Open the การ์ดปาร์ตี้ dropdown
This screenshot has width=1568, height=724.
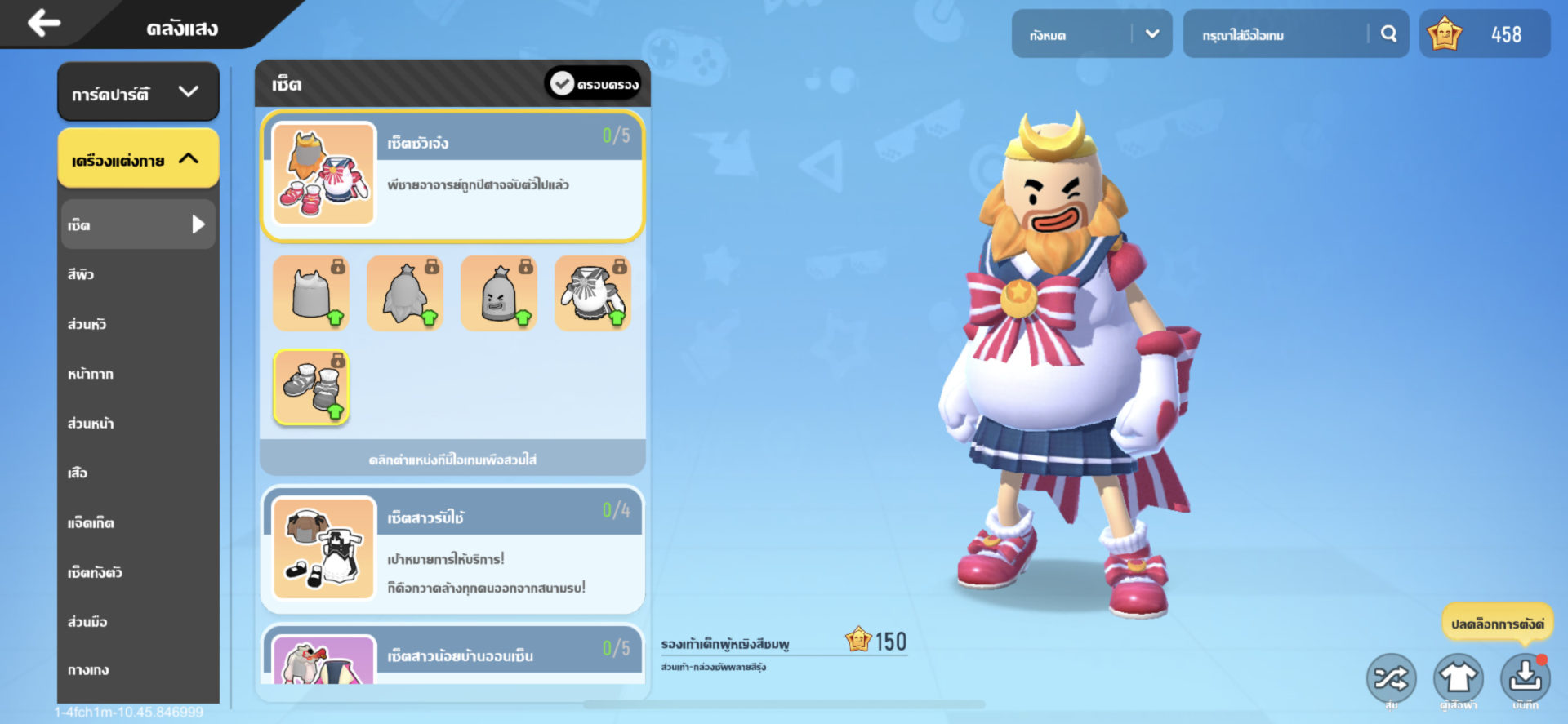(138, 93)
